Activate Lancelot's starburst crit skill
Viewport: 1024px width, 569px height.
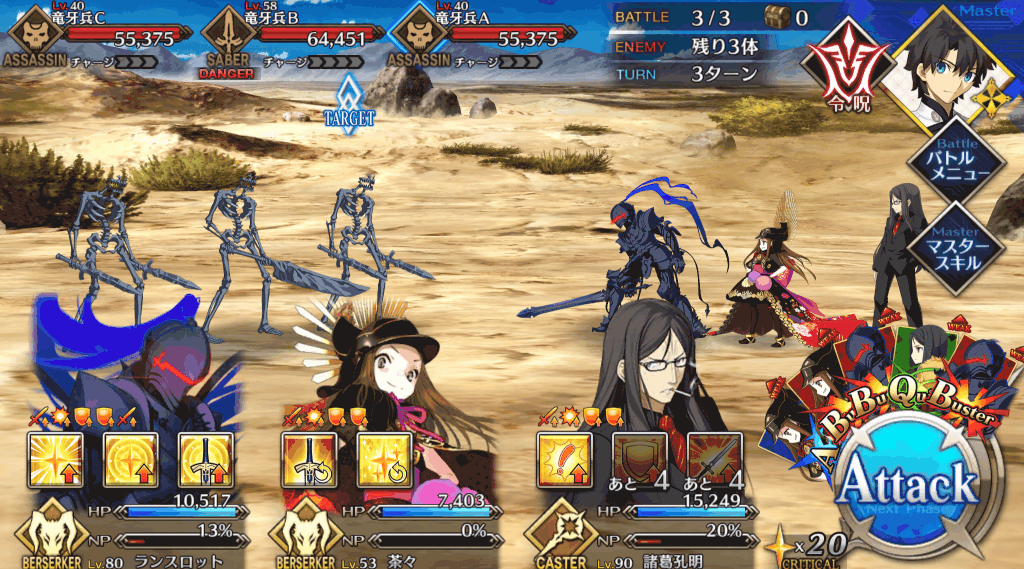tap(56, 459)
